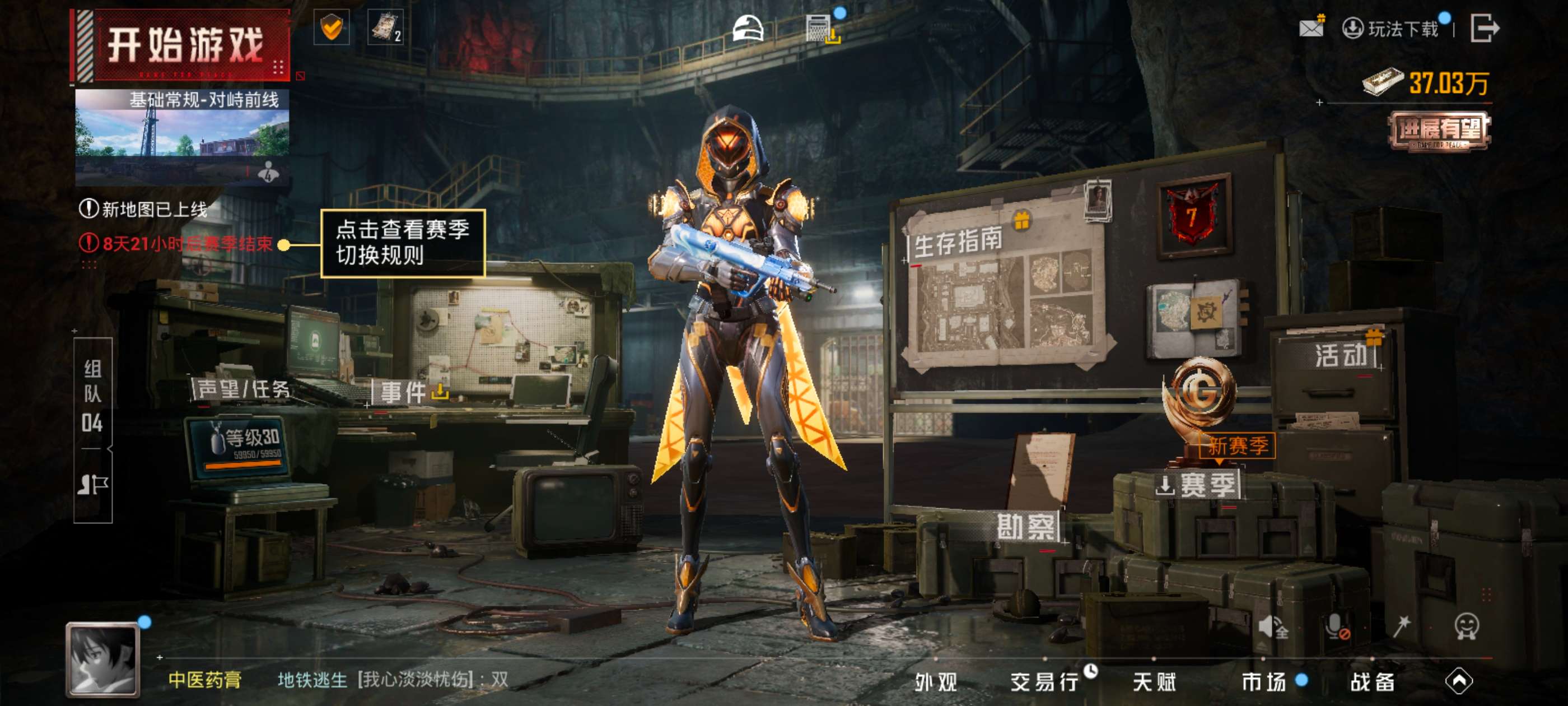Image resolution: width=1568 pixels, height=706 pixels.
Task: Open the 战备 loadout tab
Action: (1373, 682)
